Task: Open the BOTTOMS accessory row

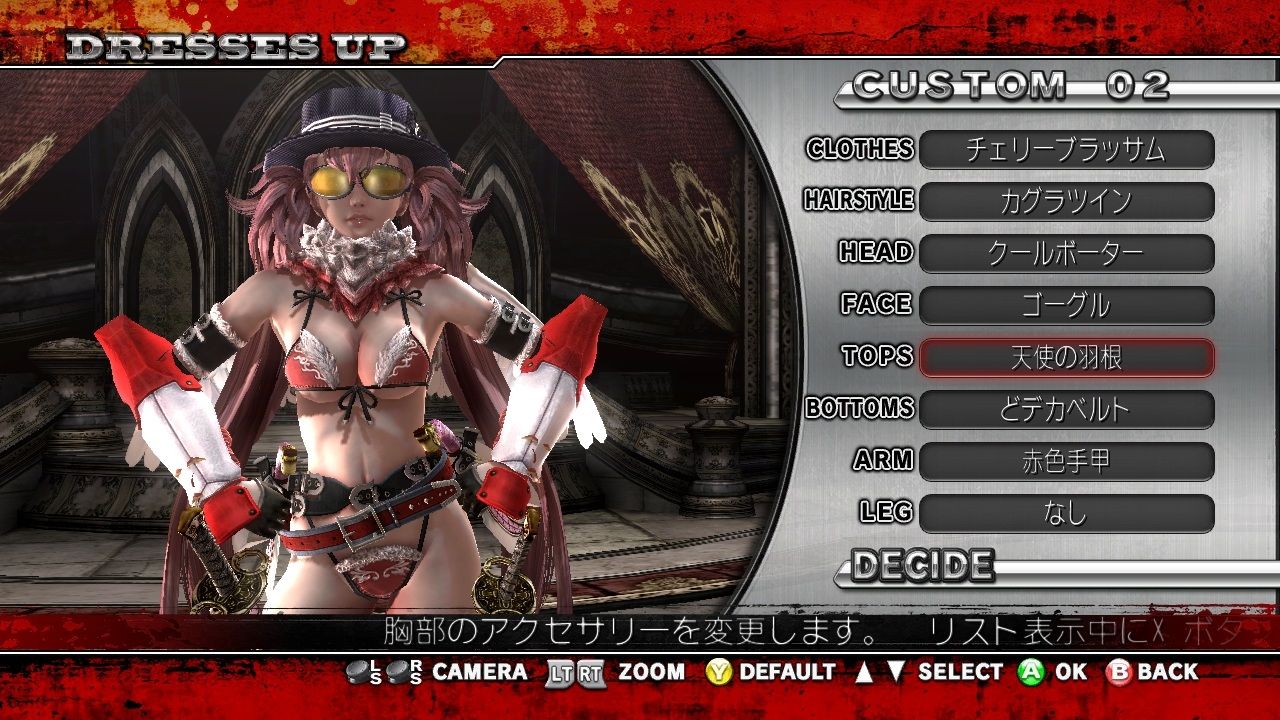Action: click(1066, 410)
